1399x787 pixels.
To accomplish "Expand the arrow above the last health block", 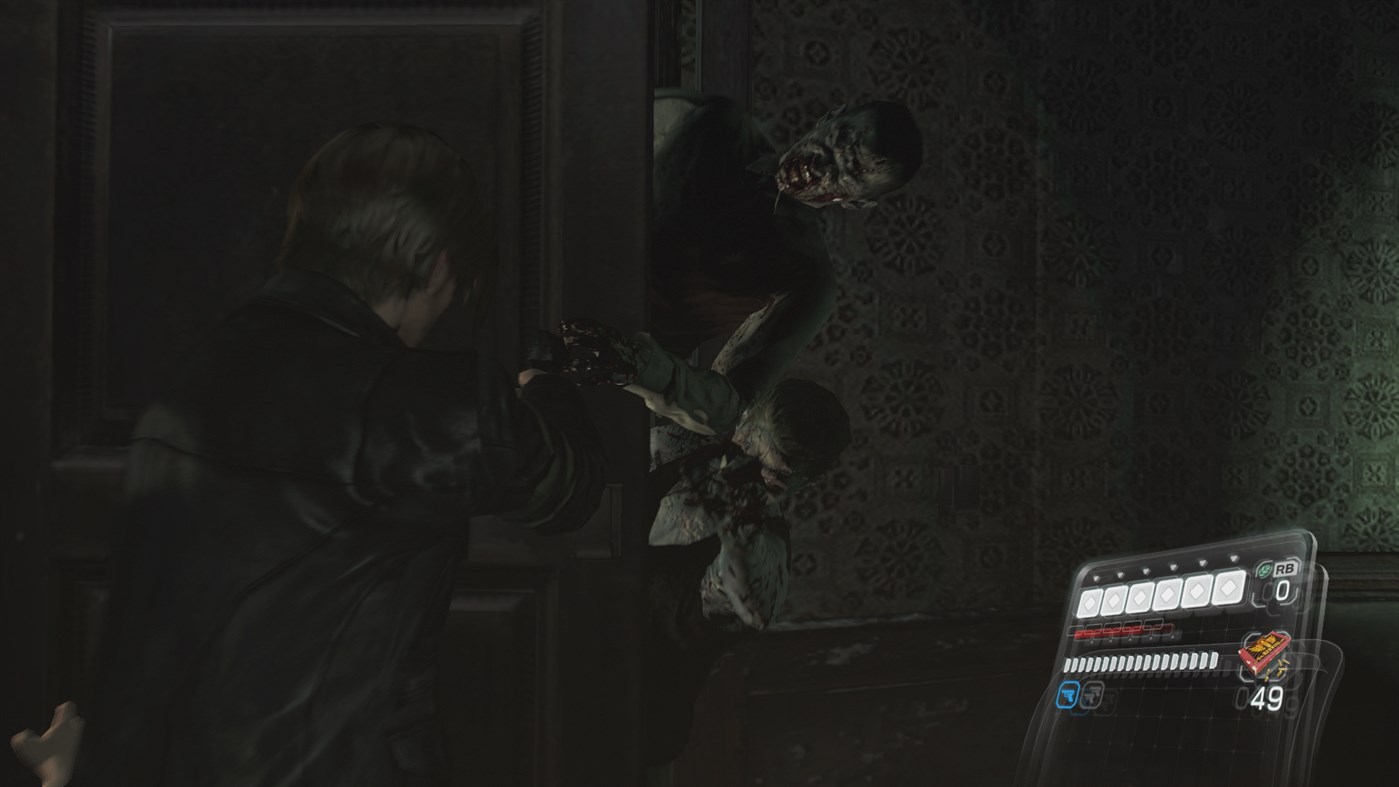I will pyautogui.click(x=1233, y=558).
